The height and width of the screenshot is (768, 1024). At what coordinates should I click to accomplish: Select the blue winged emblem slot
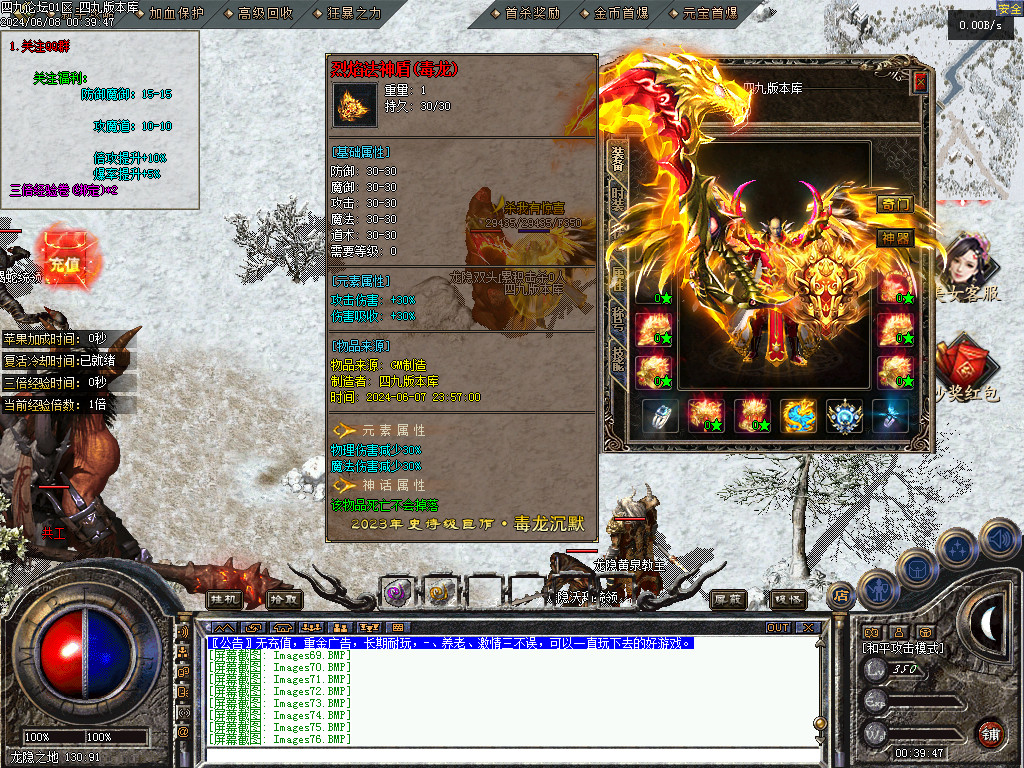[x=845, y=416]
